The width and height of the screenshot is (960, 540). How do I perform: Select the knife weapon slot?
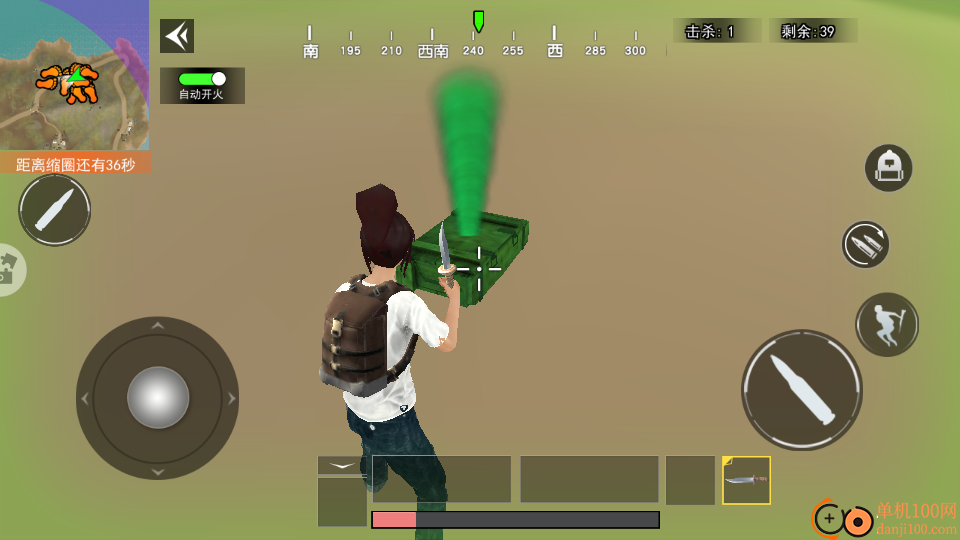[x=746, y=480]
